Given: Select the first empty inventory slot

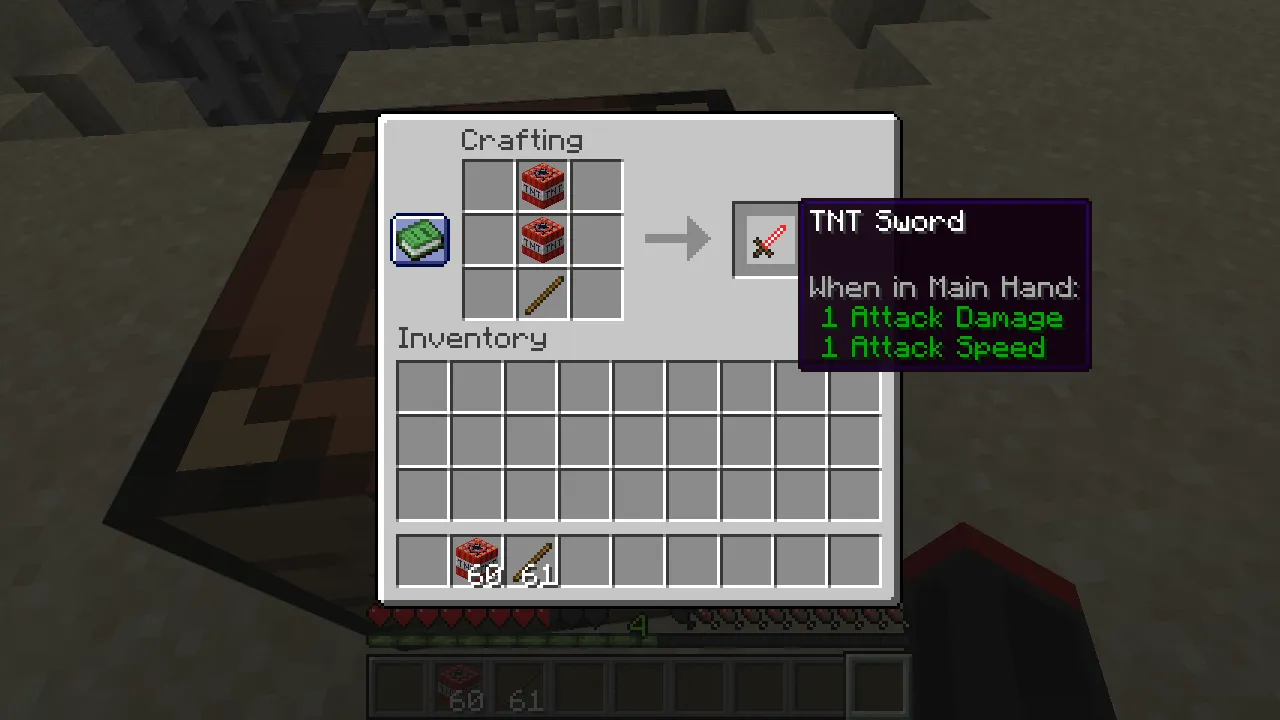Looking at the screenshot, I should [421, 387].
